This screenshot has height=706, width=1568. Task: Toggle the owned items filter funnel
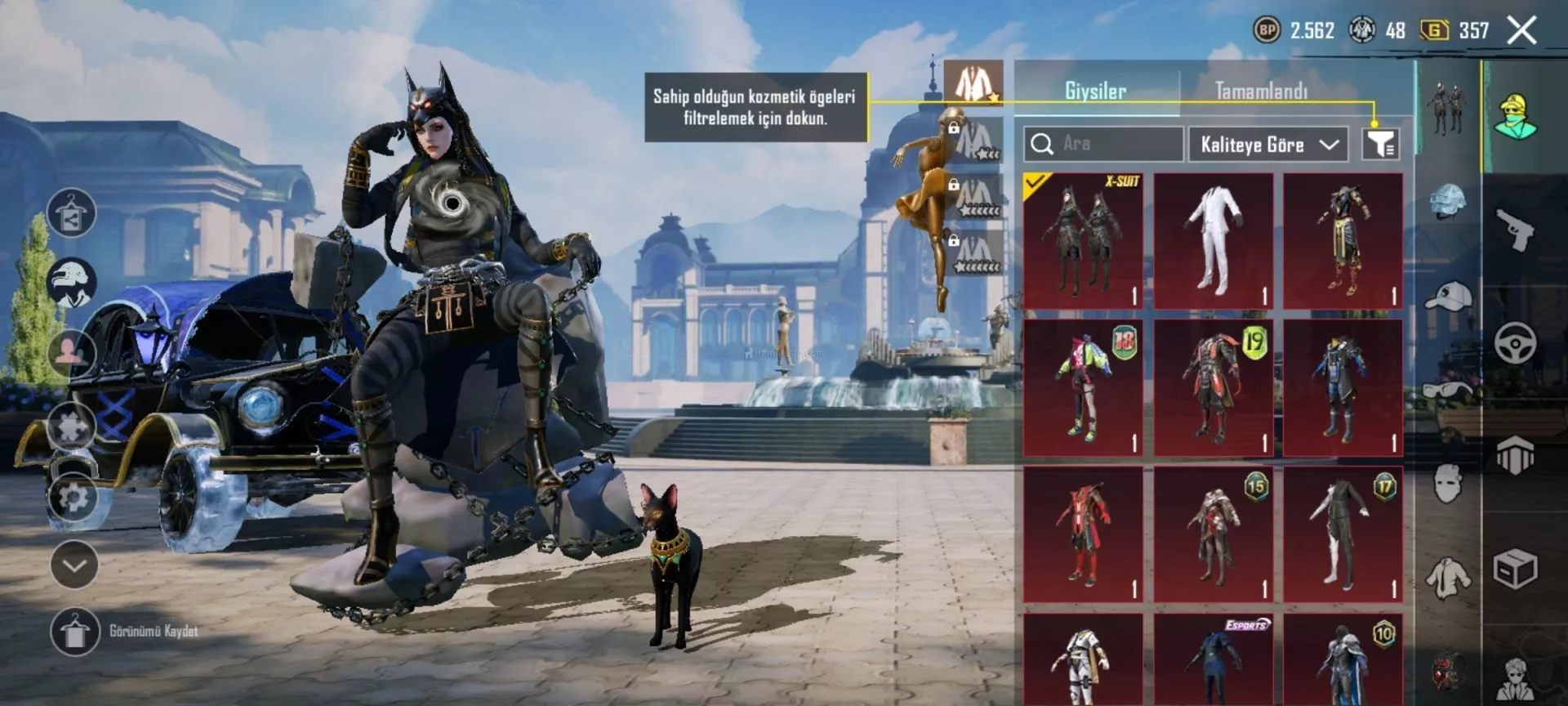[1380, 145]
